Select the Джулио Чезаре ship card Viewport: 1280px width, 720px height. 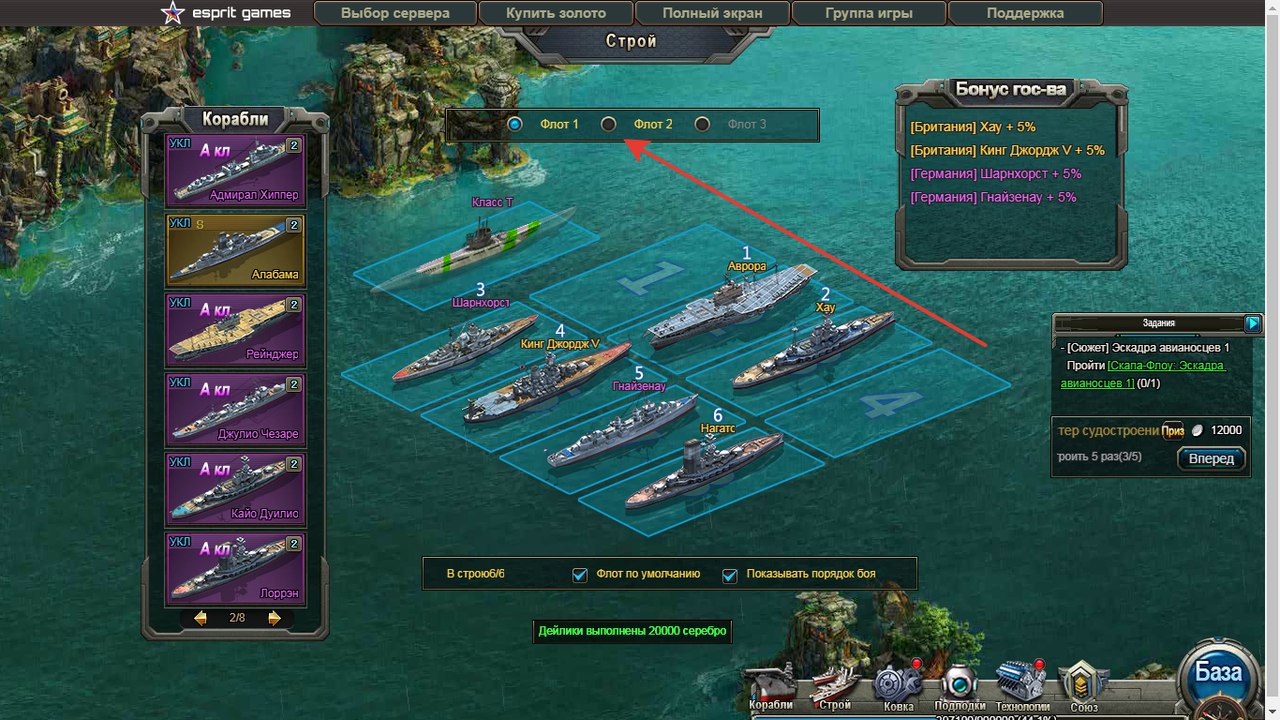[236, 409]
